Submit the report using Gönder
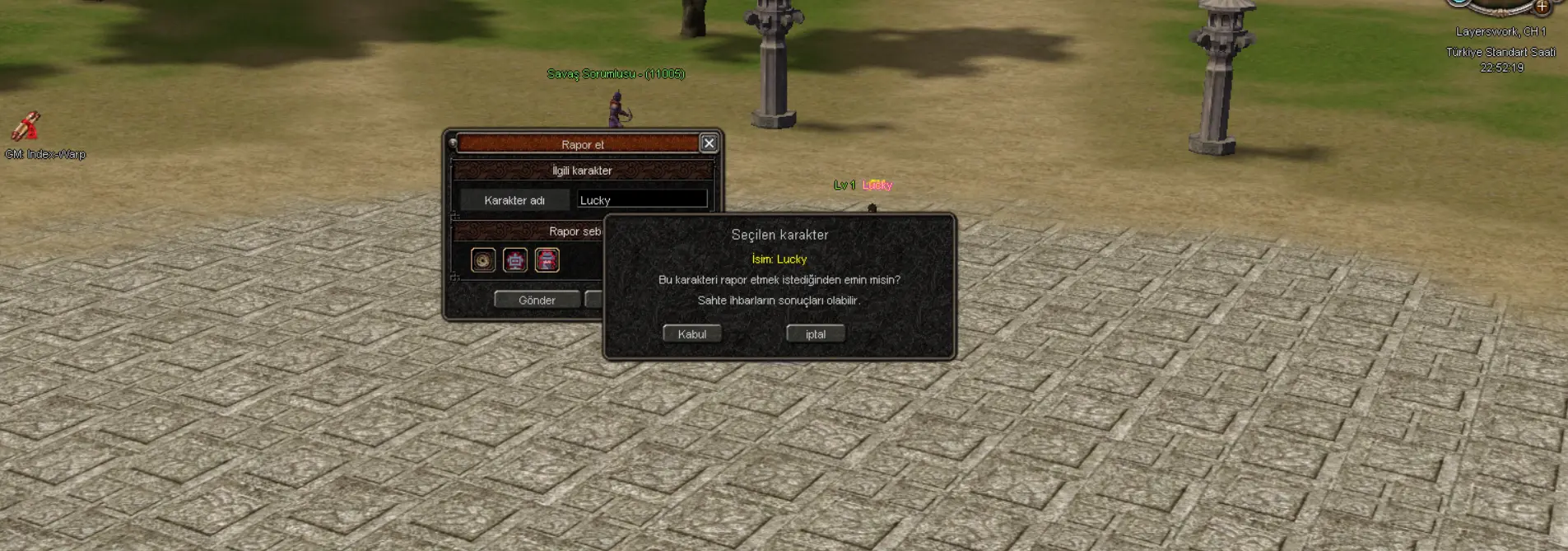The width and height of the screenshot is (1568, 551). (x=537, y=300)
